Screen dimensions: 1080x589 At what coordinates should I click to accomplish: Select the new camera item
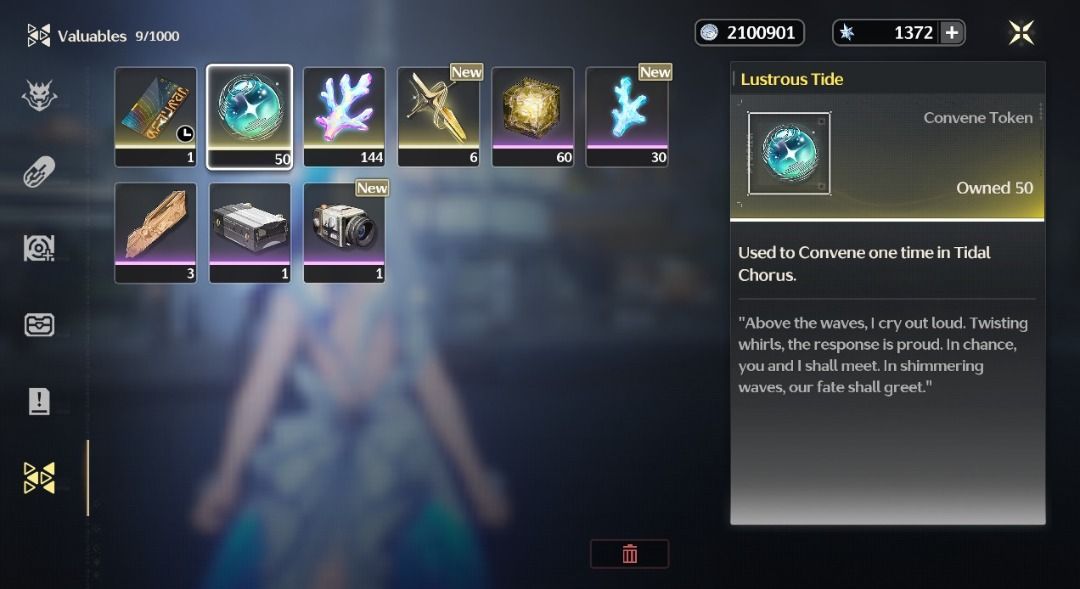pos(344,232)
